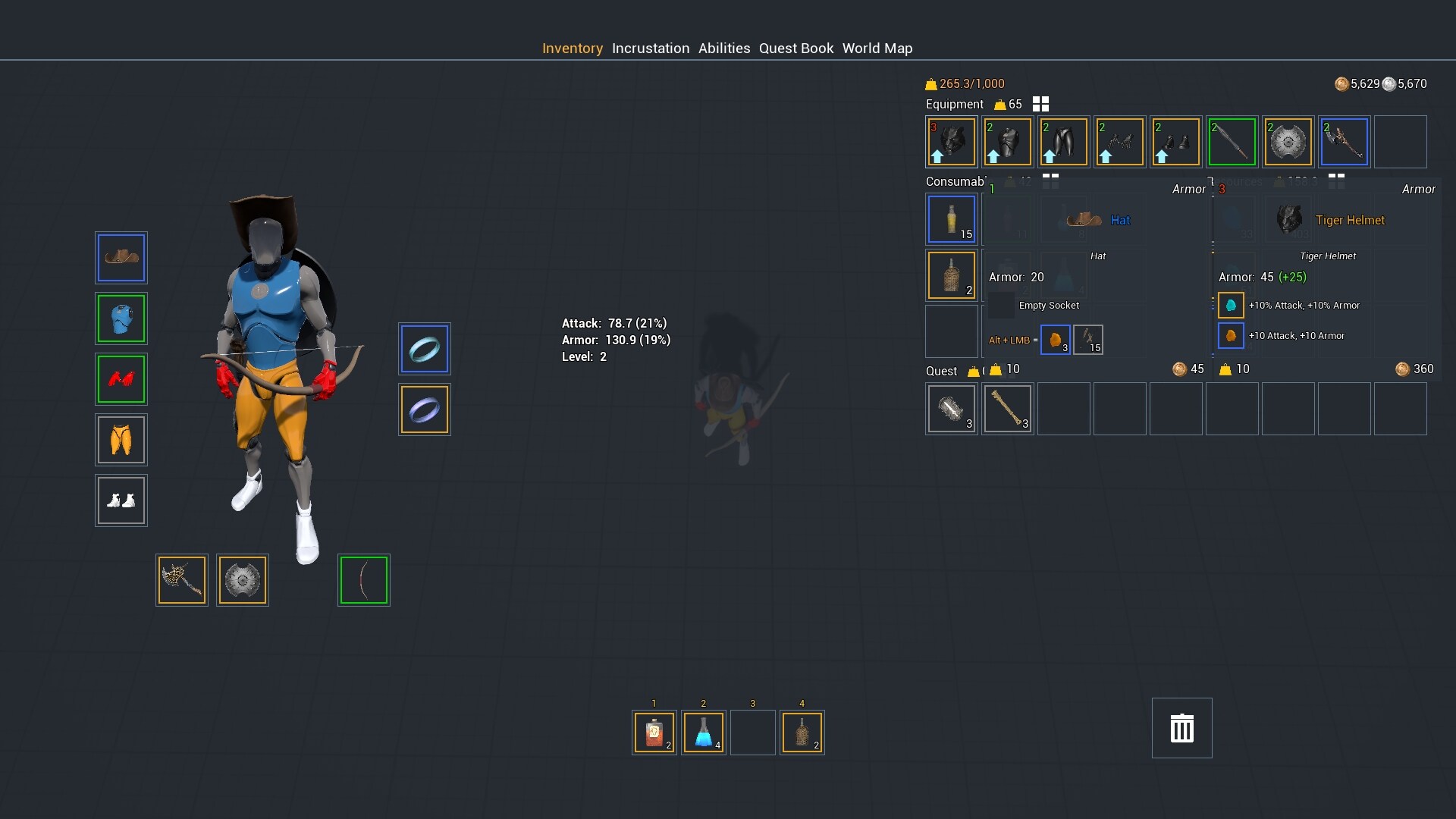Click the white boots equipment slot
The width and height of the screenshot is (1456, 819).
(x=121, y=500)
